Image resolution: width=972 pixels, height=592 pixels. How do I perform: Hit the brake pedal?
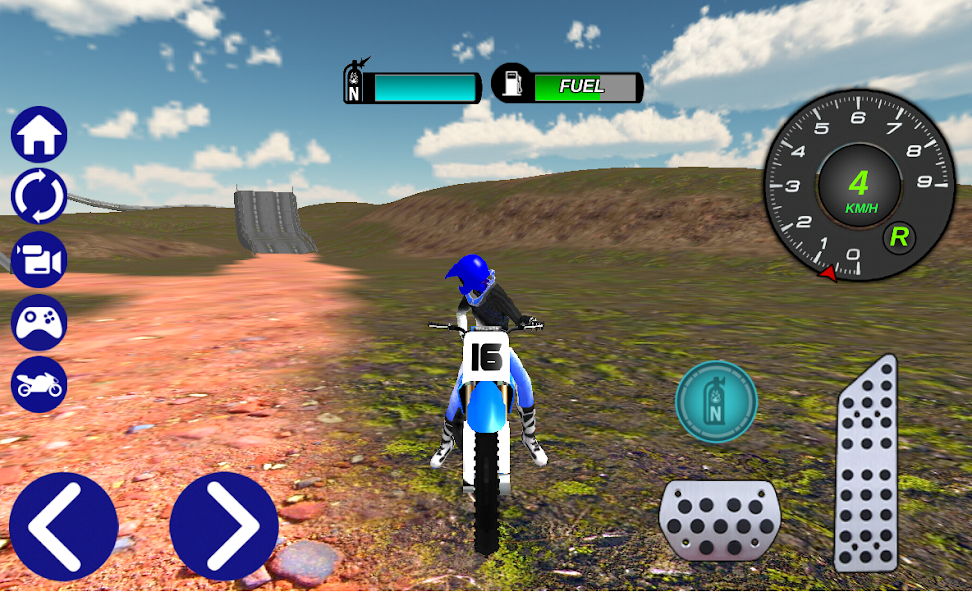click(719, 520)
